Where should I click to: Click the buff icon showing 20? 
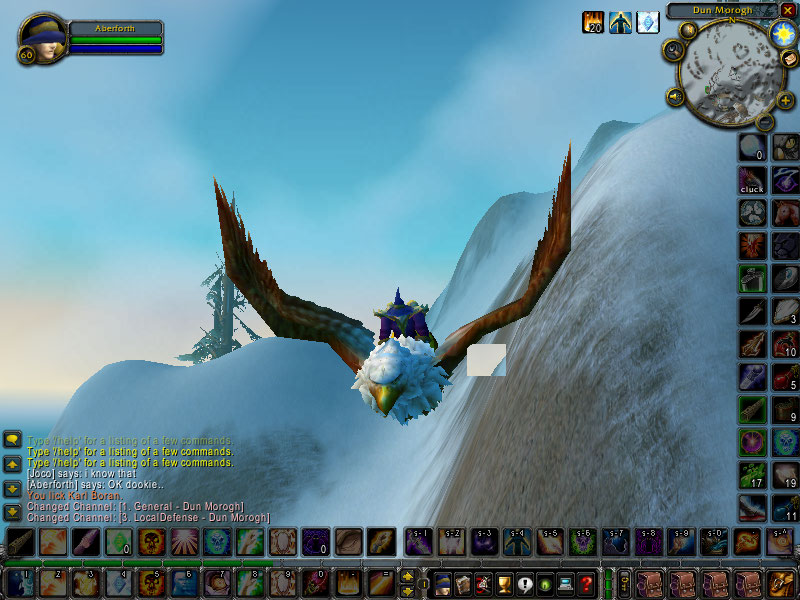point(594,22)
